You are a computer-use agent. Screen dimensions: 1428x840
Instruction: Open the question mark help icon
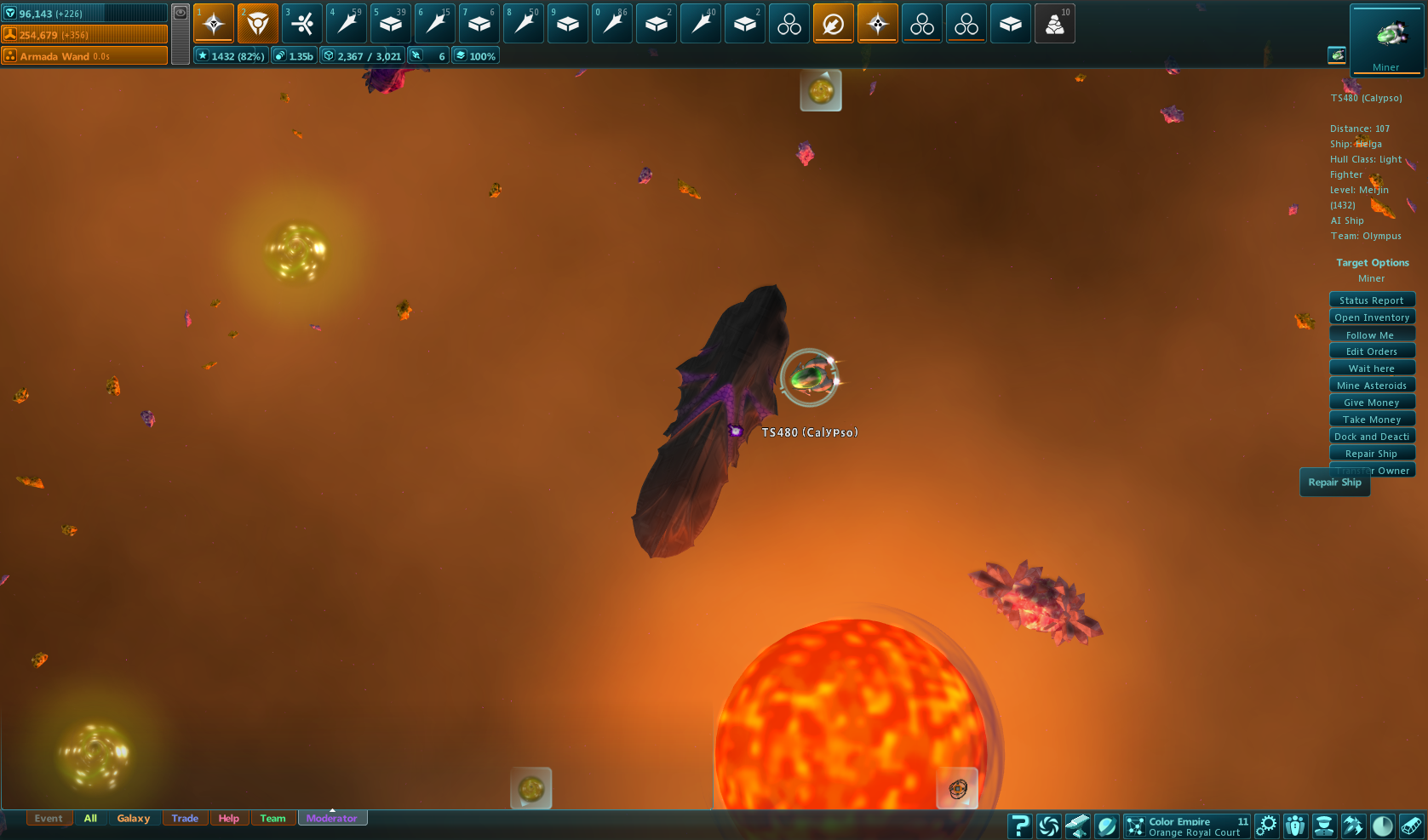coord(1019,826)
